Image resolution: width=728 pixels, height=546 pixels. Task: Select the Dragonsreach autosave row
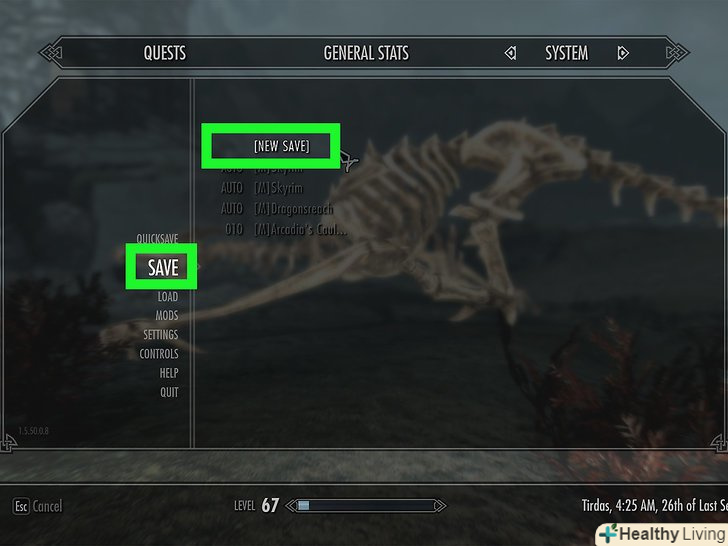point(291,209)
